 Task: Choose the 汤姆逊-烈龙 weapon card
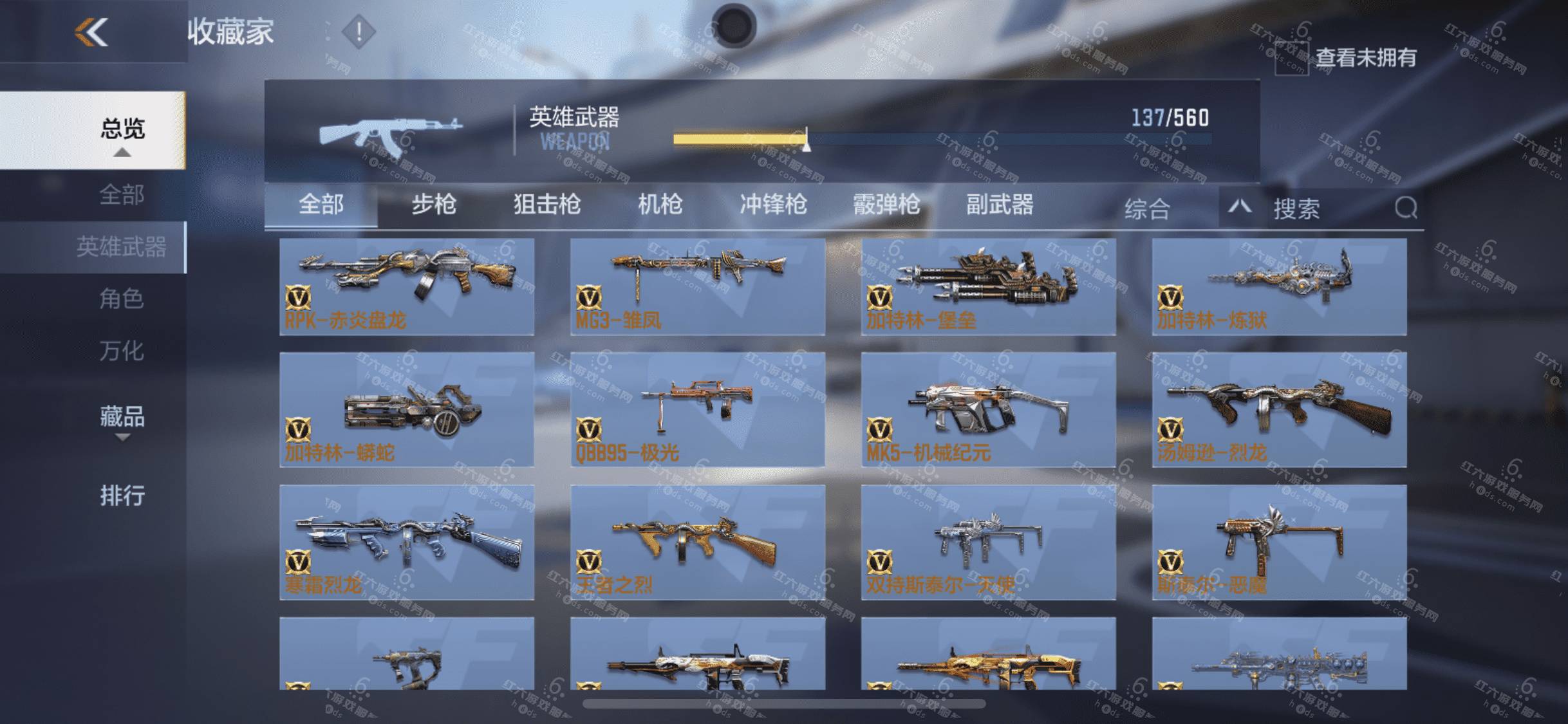[1279, 409]
